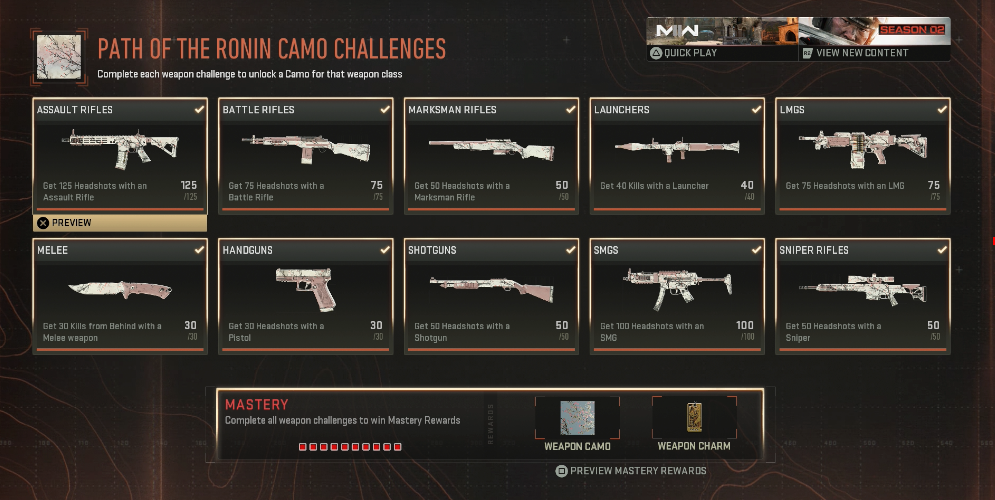Select the Launchers camo challenge
The height and width of the screenshot is (500, 995).
click(x=677, y=155)
